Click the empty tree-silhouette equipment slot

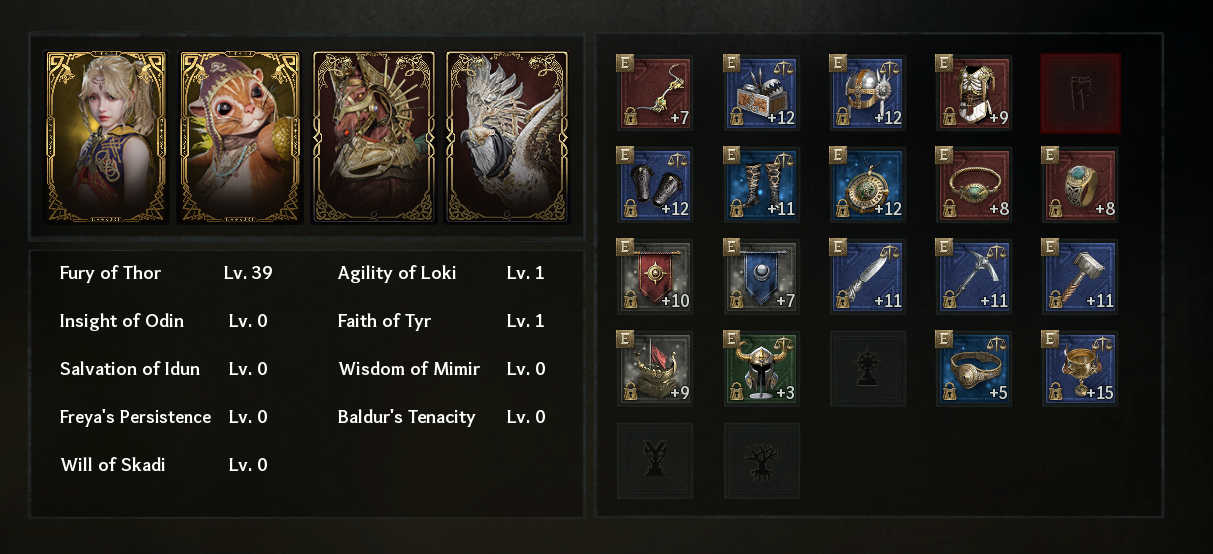[762, 461]
